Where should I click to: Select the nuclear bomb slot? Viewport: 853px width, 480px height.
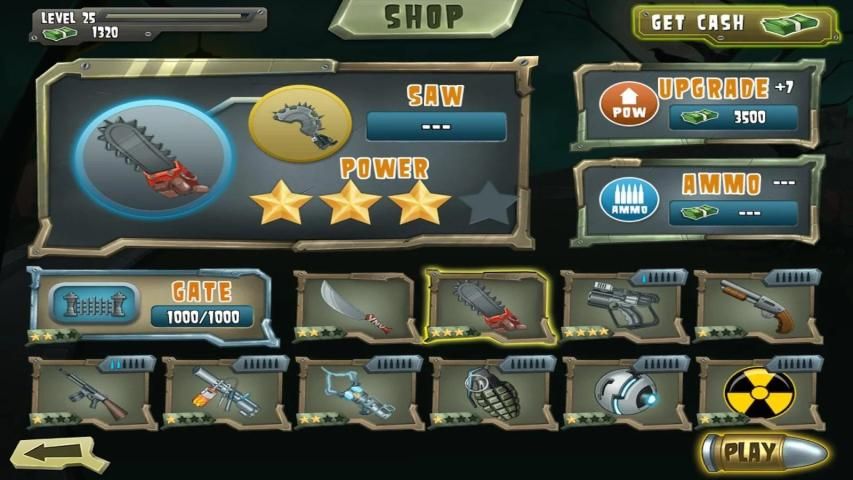(x=757, y=392)
